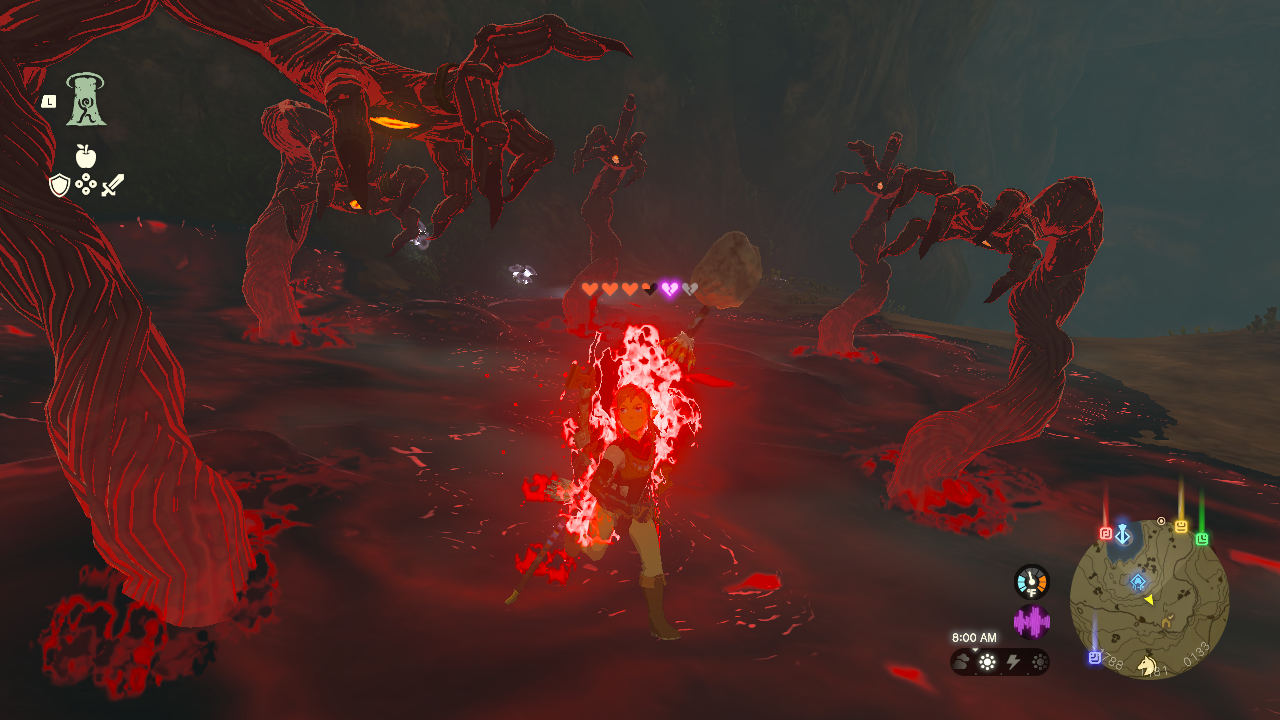Open the sword weapon quick-select icon
The height and width of the screenshot is (720, 1280).
point(112,185)
